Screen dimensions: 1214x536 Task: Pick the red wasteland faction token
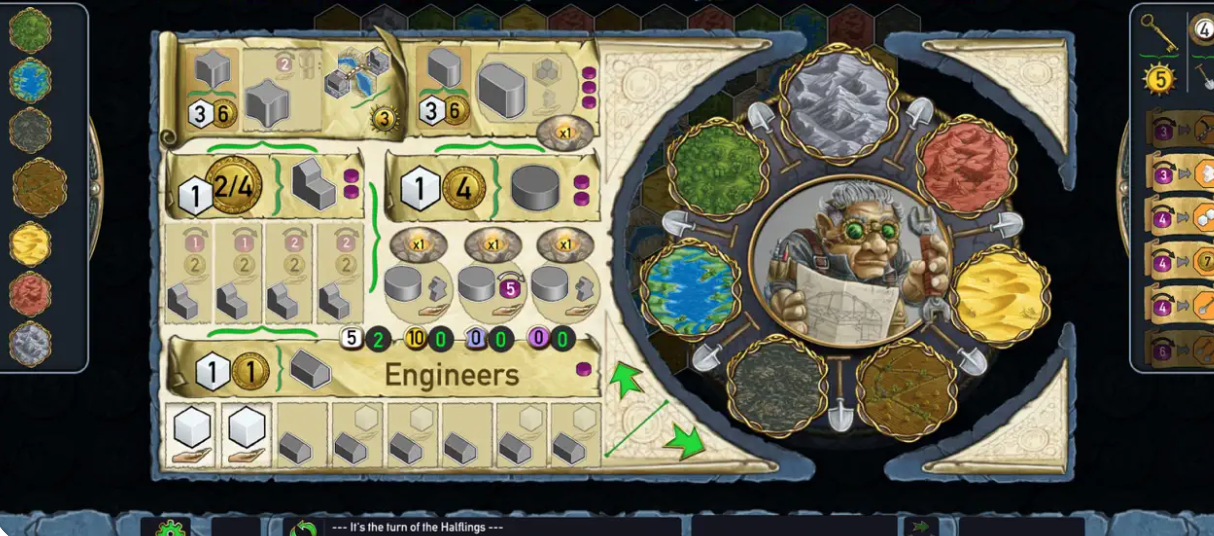[x=31, y=294]
